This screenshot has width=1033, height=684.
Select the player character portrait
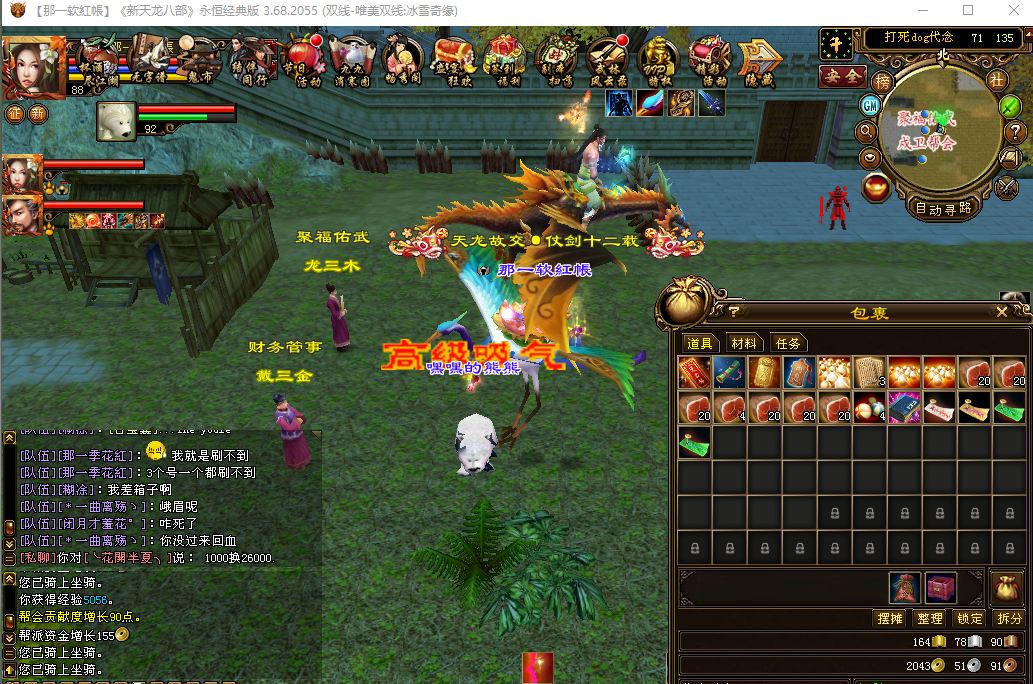(x=31, y=65)
